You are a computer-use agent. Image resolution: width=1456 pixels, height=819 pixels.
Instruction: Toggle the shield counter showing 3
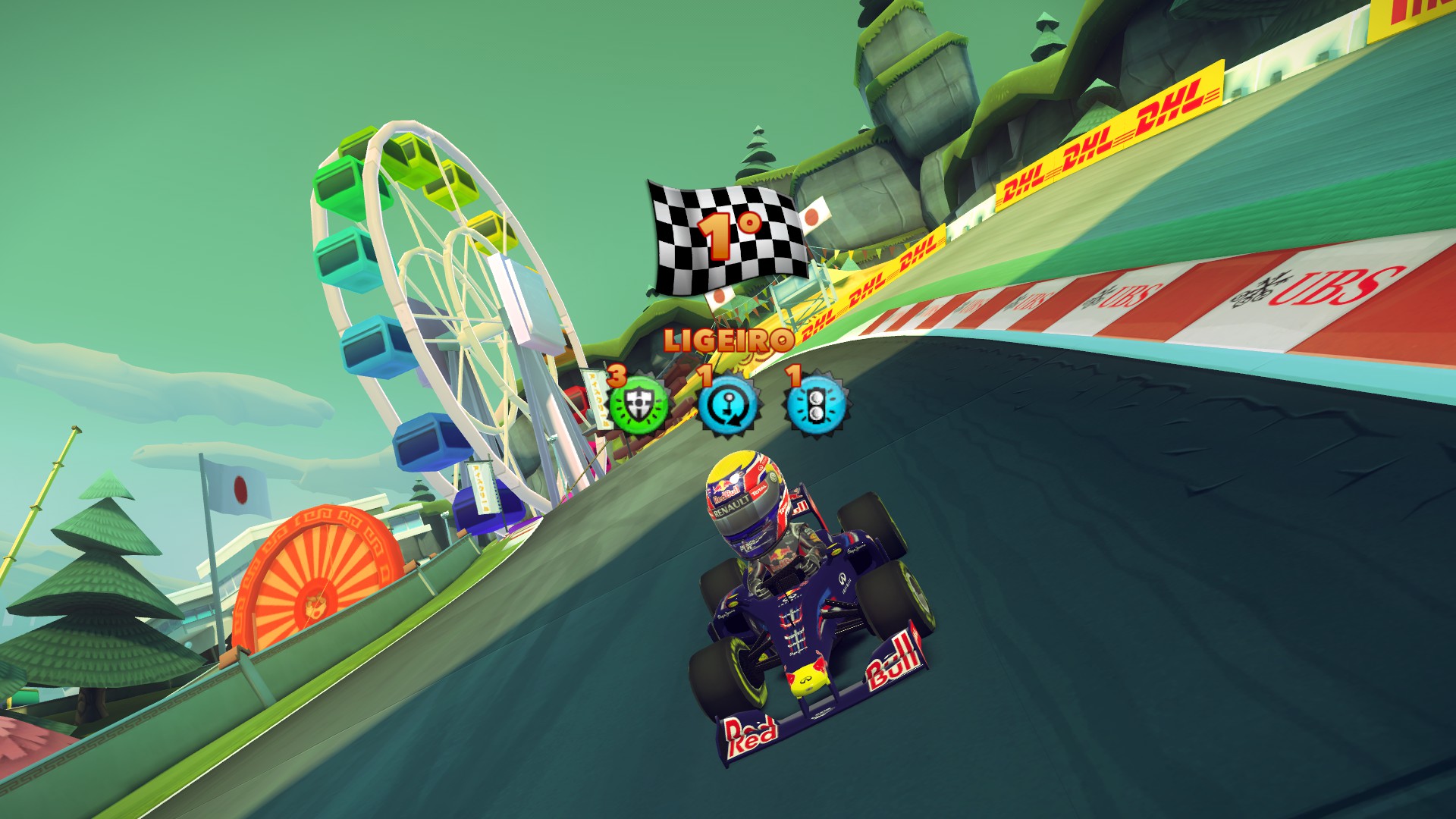coord(616,375)
